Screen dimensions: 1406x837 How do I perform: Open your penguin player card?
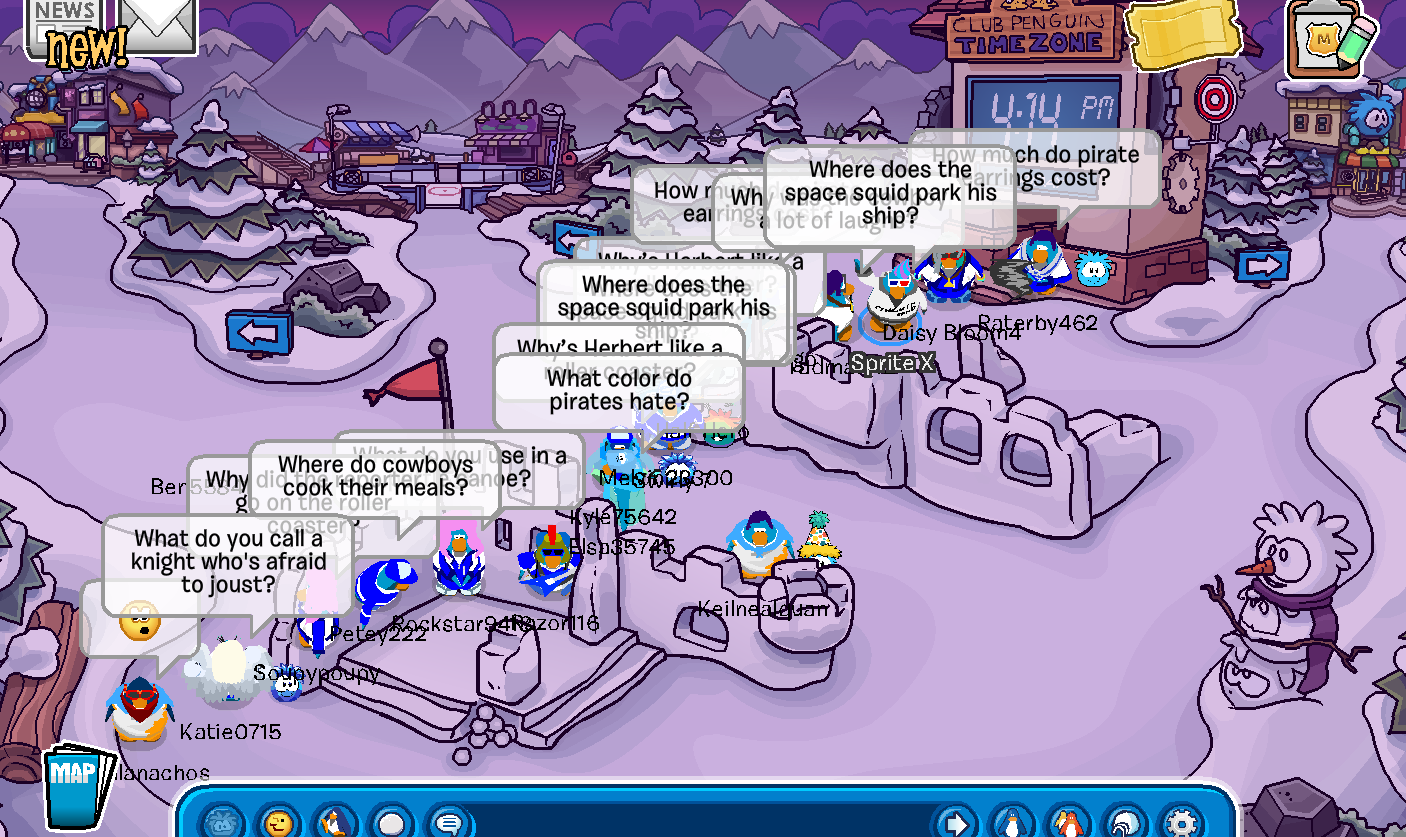coord(1014,823)
